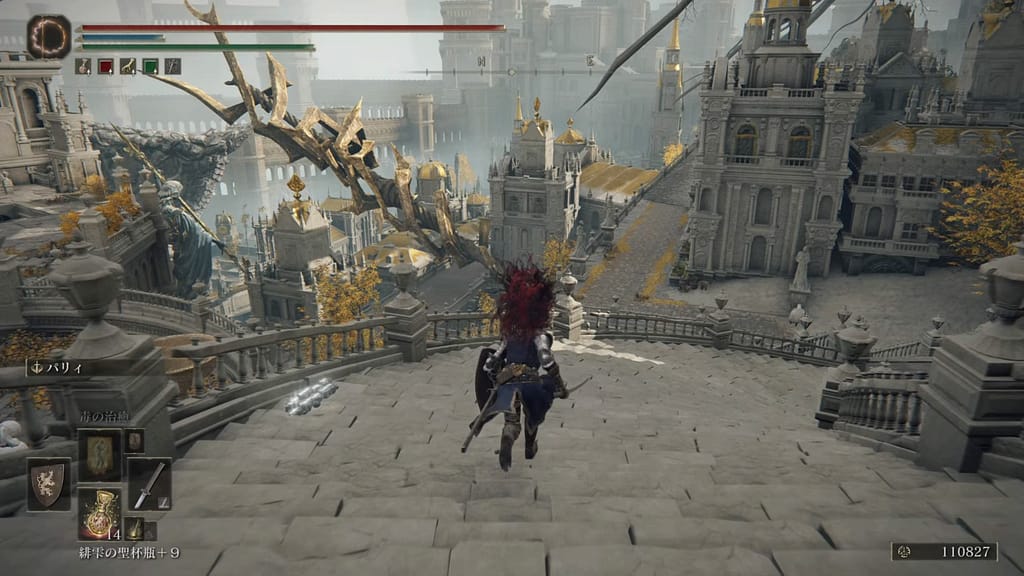Click the glowing ring emblem beside the health bar
1024x576 pixels.
pyautogui.click(x=48, y=36)
